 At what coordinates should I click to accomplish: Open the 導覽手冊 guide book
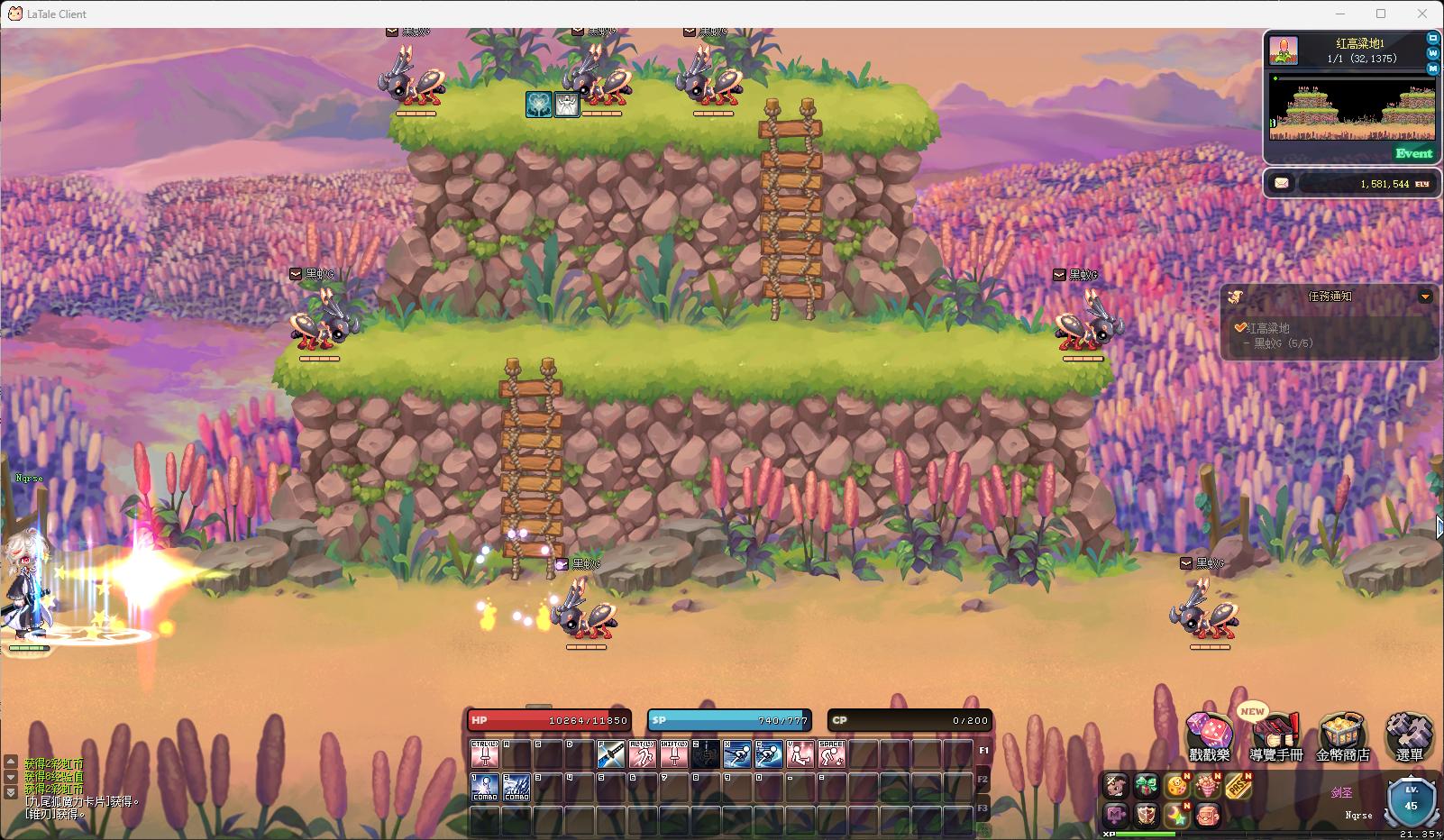pos(1276,736)
